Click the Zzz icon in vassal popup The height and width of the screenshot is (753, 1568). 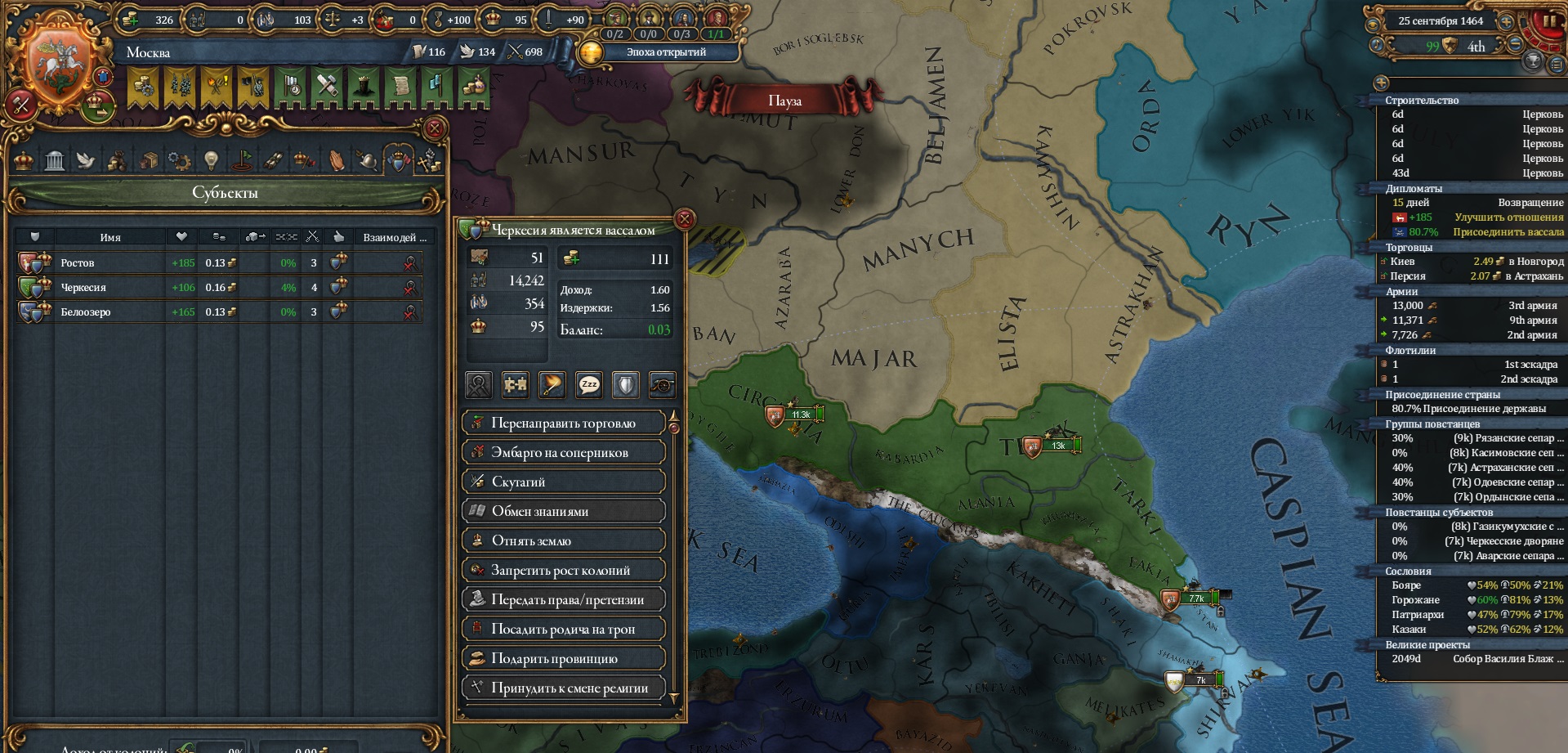tap(589, 384)
